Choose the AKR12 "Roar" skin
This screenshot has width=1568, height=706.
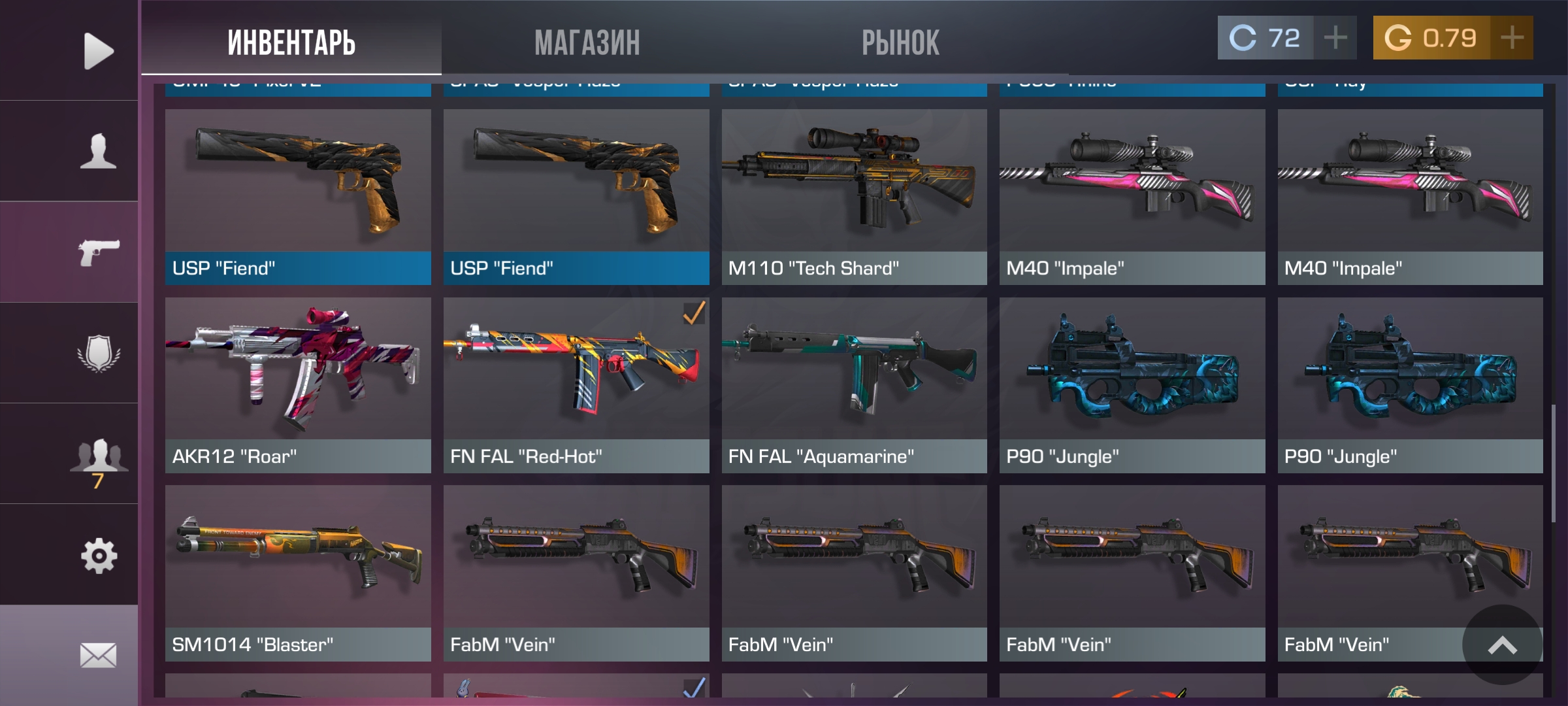click(298, 384)
